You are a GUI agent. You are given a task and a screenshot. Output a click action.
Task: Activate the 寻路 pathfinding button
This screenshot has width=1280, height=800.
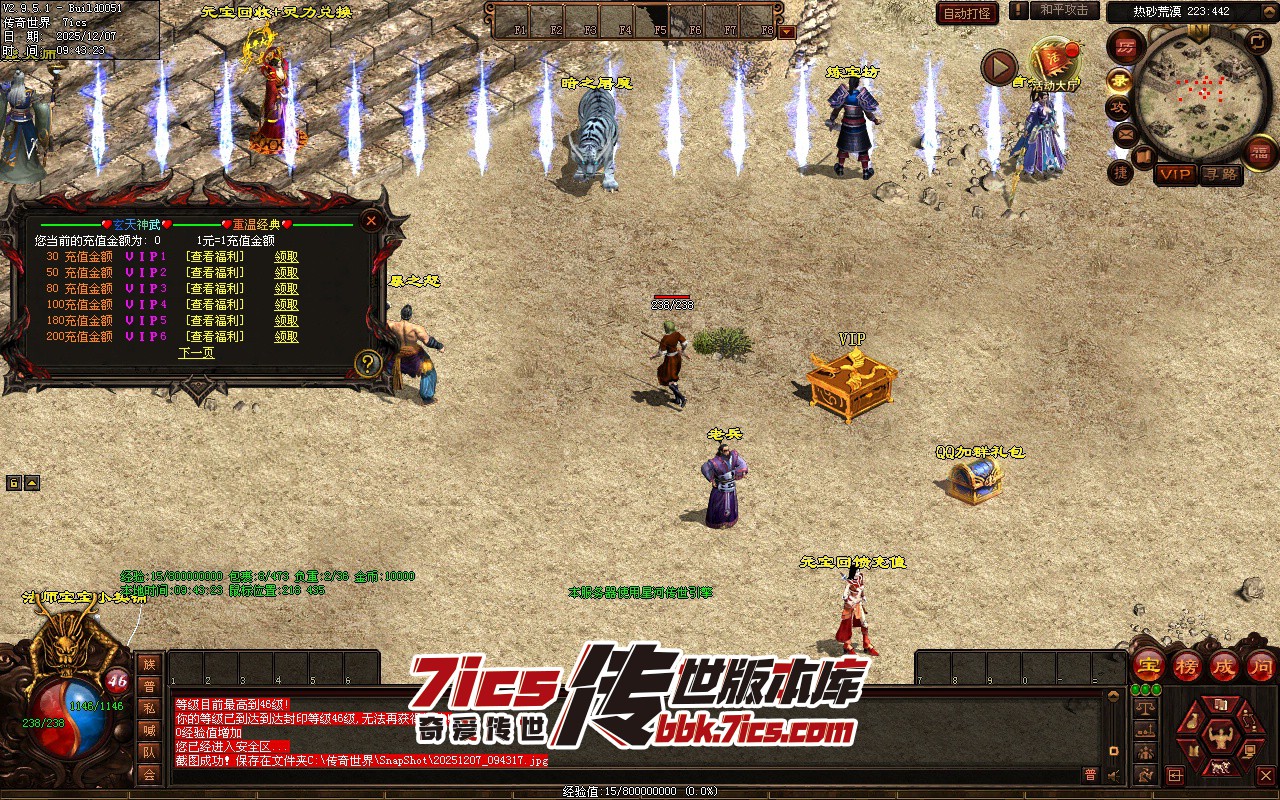[x=1219, y=174]
